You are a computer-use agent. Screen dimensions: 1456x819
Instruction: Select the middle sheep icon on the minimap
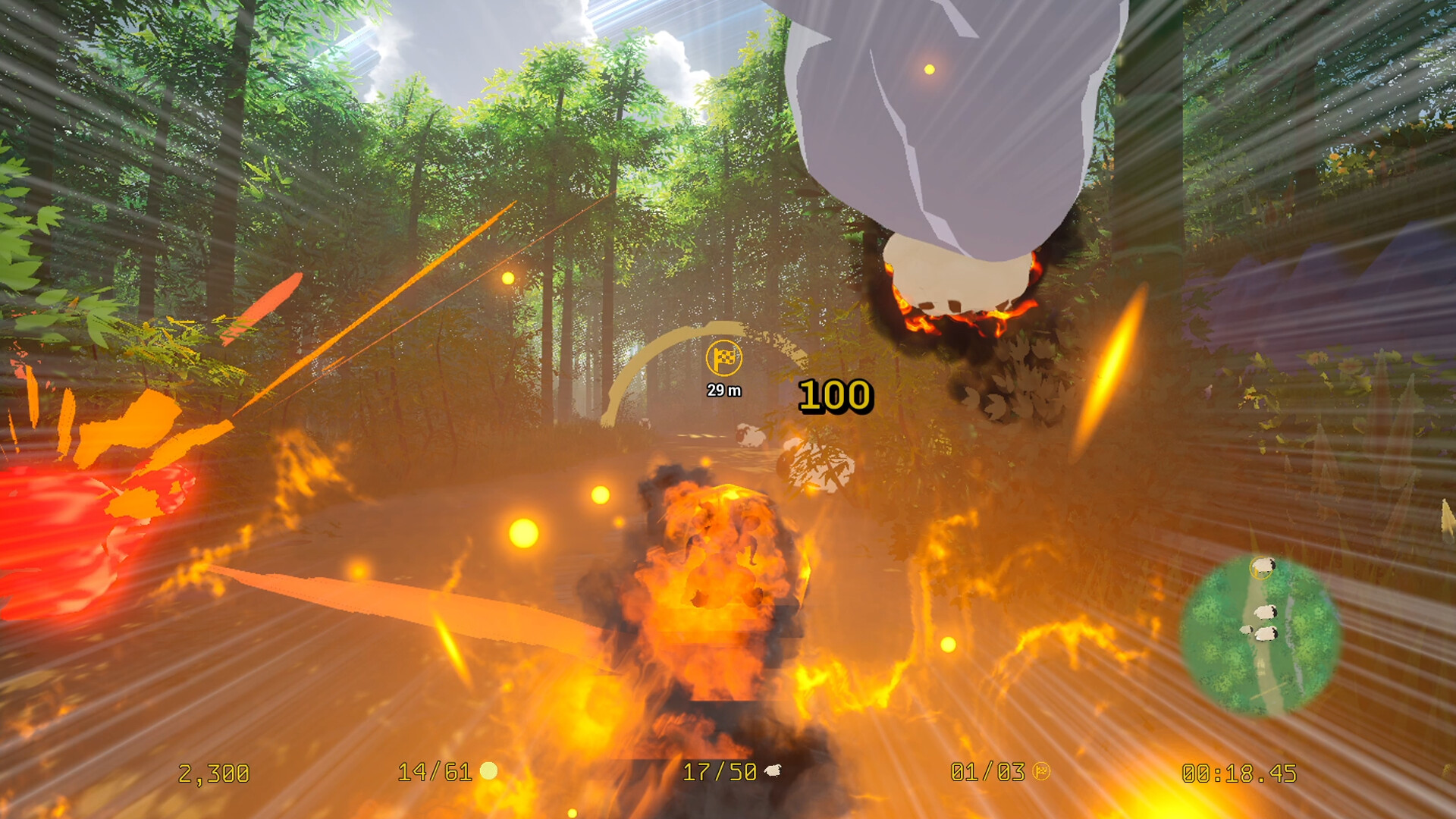click(1266, 613)
